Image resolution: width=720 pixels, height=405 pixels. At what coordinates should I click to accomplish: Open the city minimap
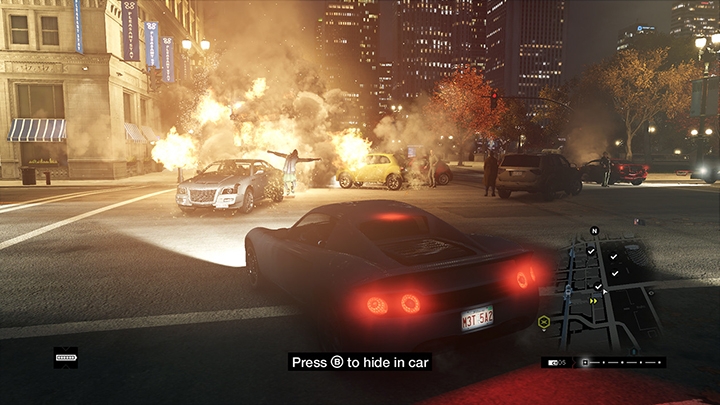click(600, 290)
